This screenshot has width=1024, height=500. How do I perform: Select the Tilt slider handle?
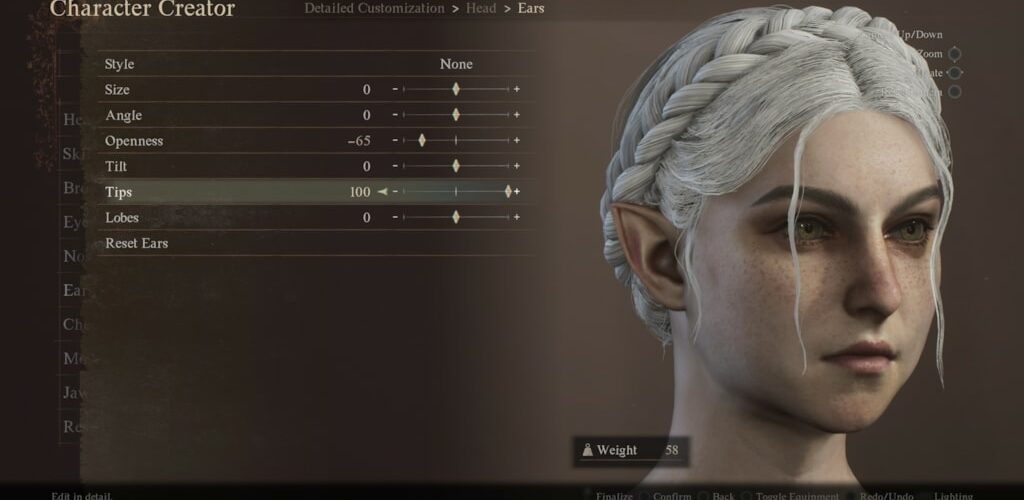[x=456, y=166]
